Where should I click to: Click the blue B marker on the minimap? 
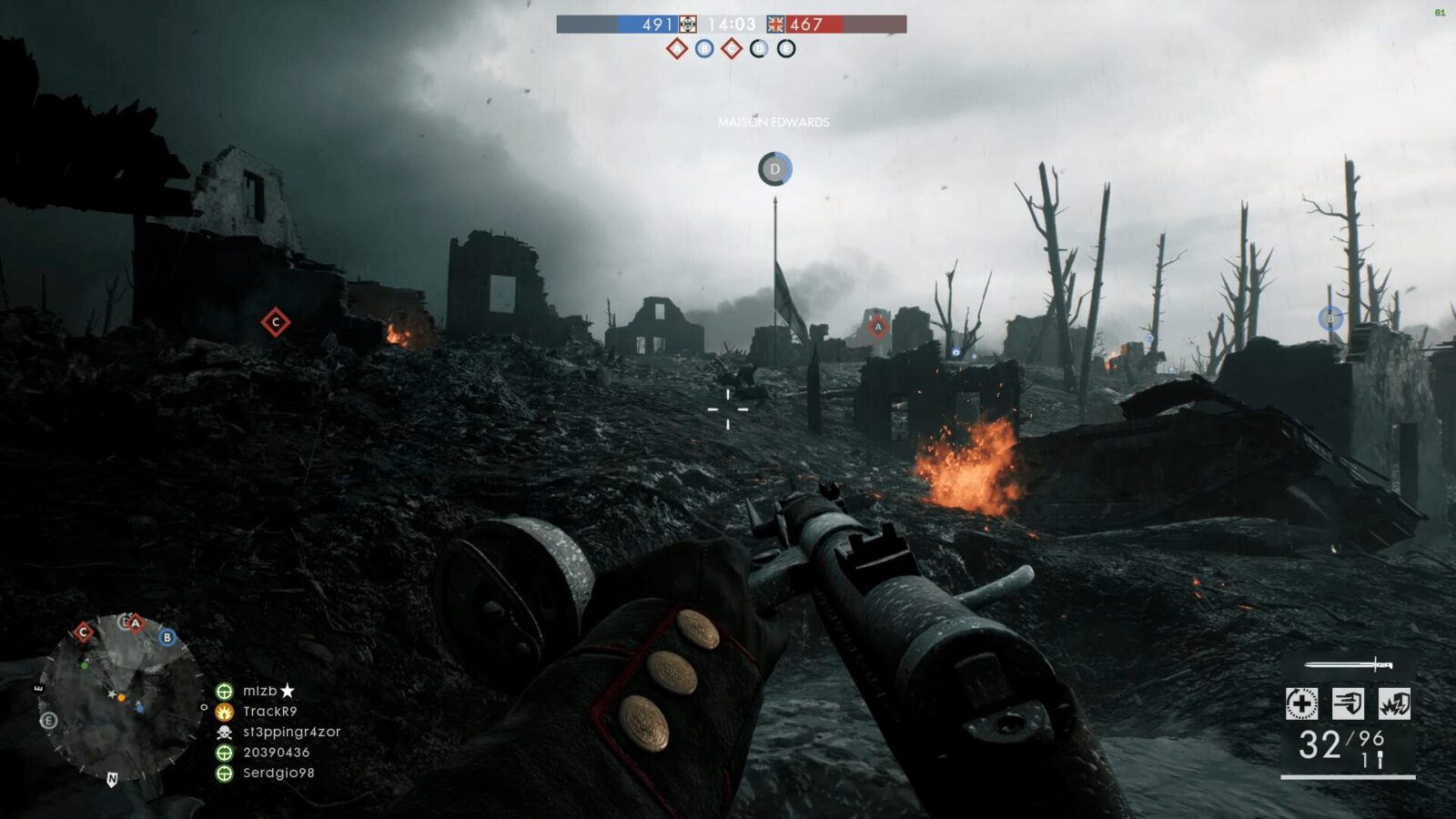(x=167, y=637)
